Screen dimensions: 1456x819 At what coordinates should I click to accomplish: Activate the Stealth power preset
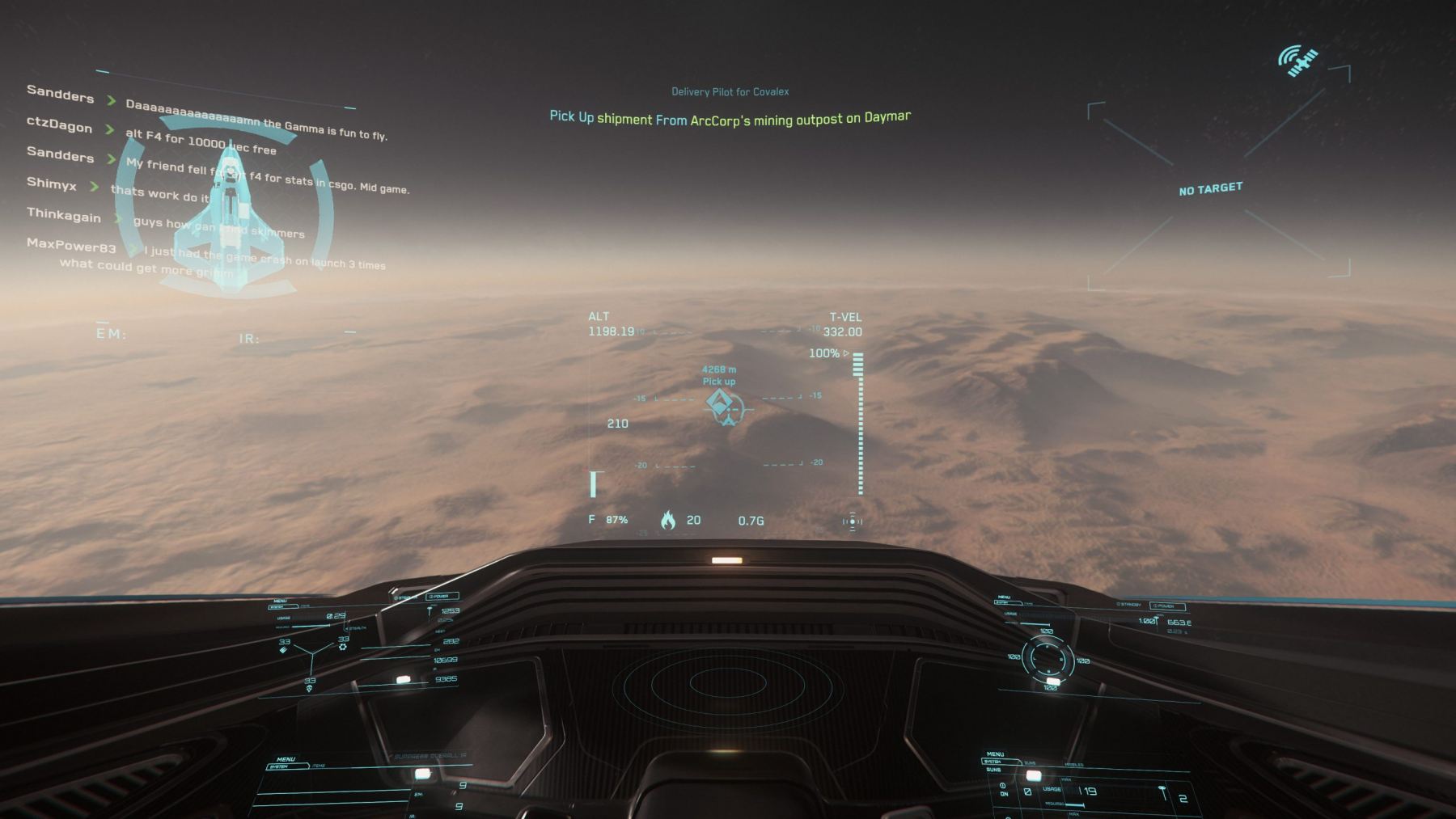coord(357,627)
